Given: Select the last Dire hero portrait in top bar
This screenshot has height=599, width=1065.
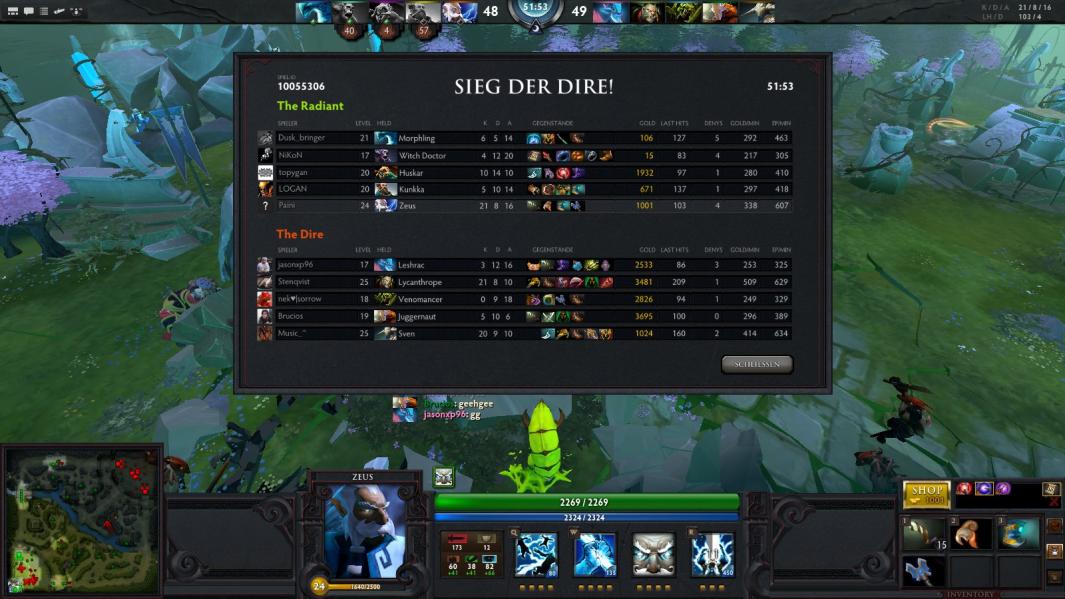Looking at the screenshot, I should coord(758,12).
